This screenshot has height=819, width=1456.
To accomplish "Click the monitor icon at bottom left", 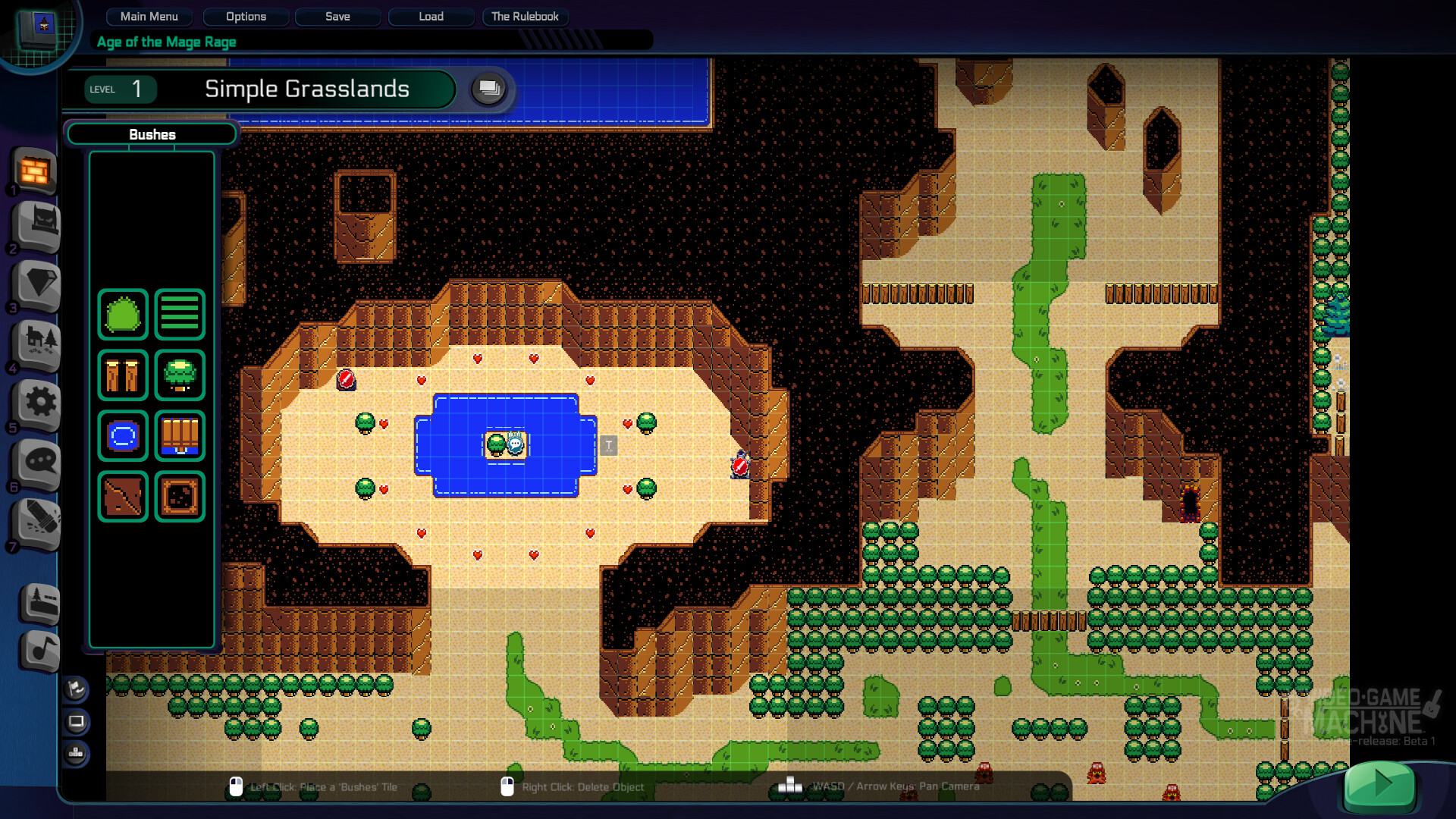I will pyautogui.click(x=75, y=722).
